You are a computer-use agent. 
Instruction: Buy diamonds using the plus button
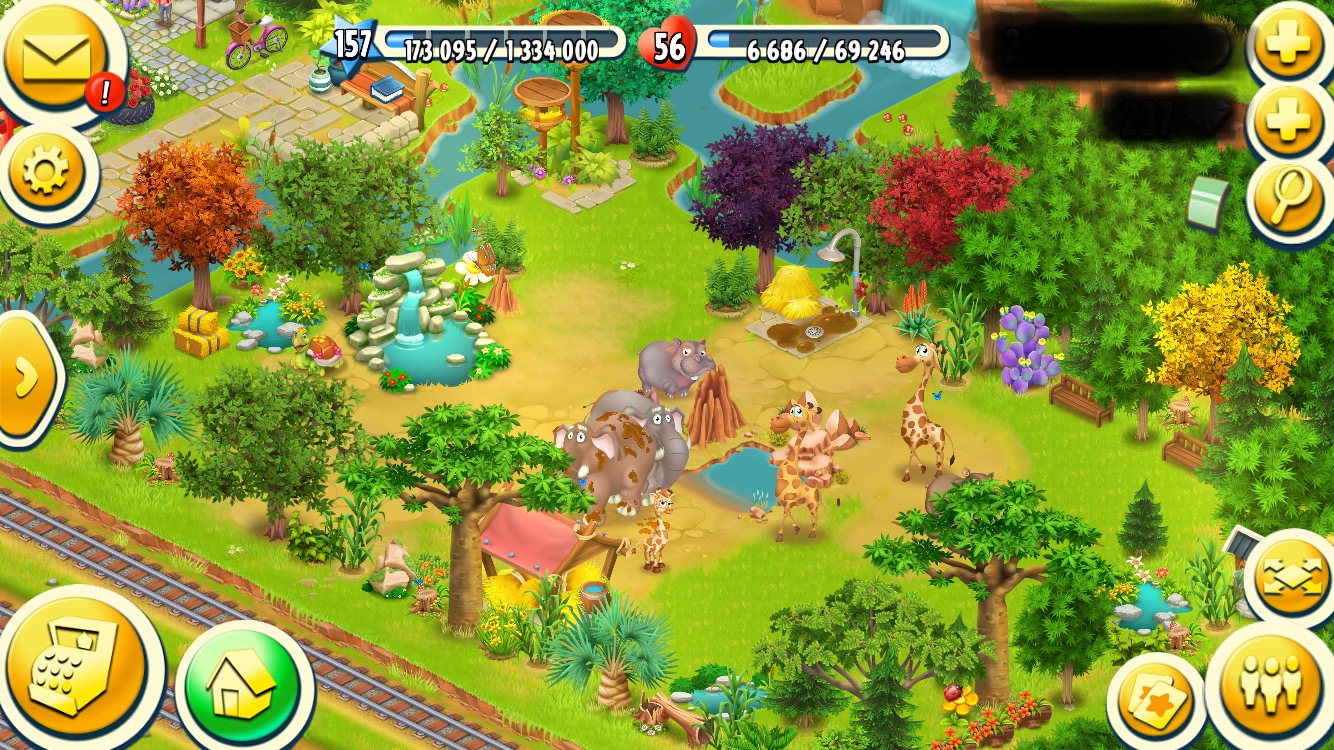click(1289, 122)
